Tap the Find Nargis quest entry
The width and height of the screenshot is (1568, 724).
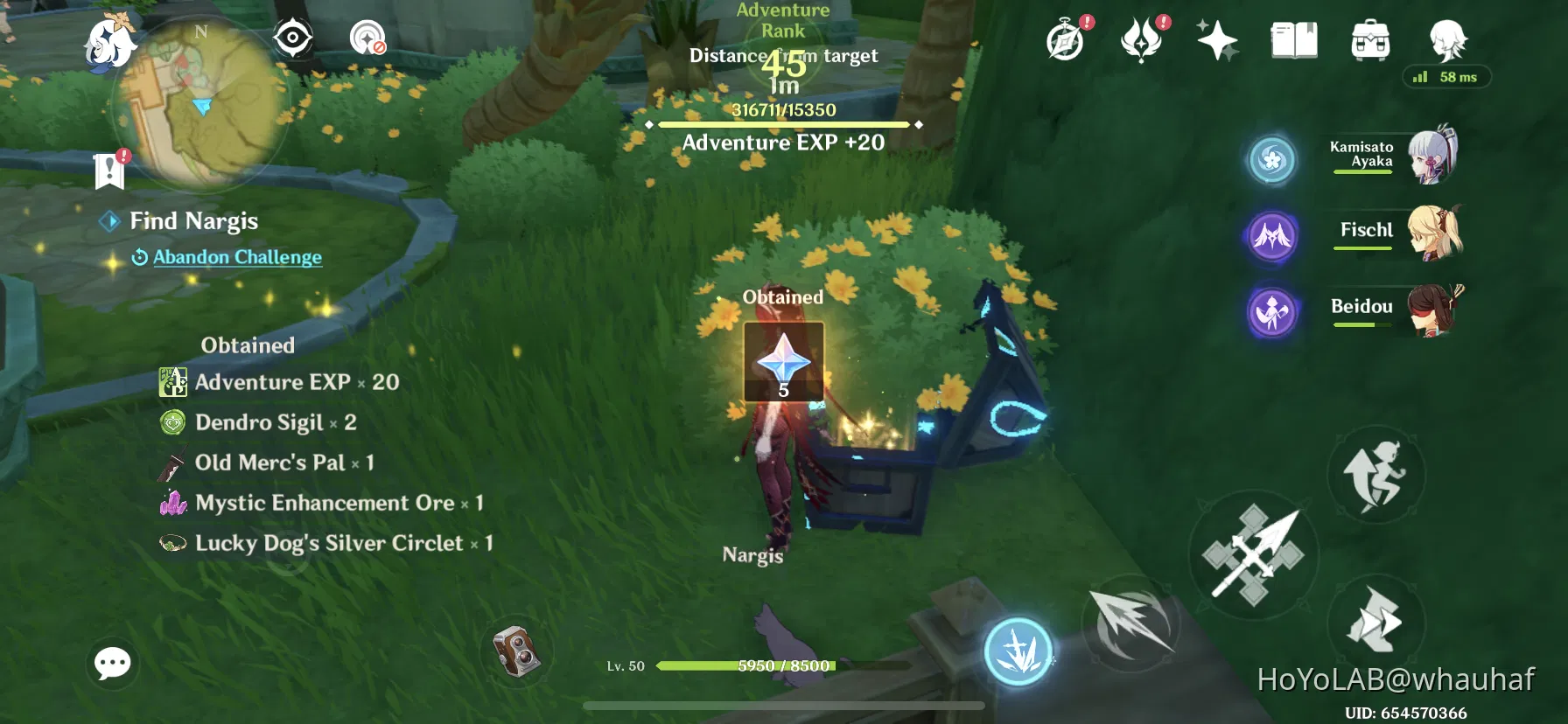[193, 221]
